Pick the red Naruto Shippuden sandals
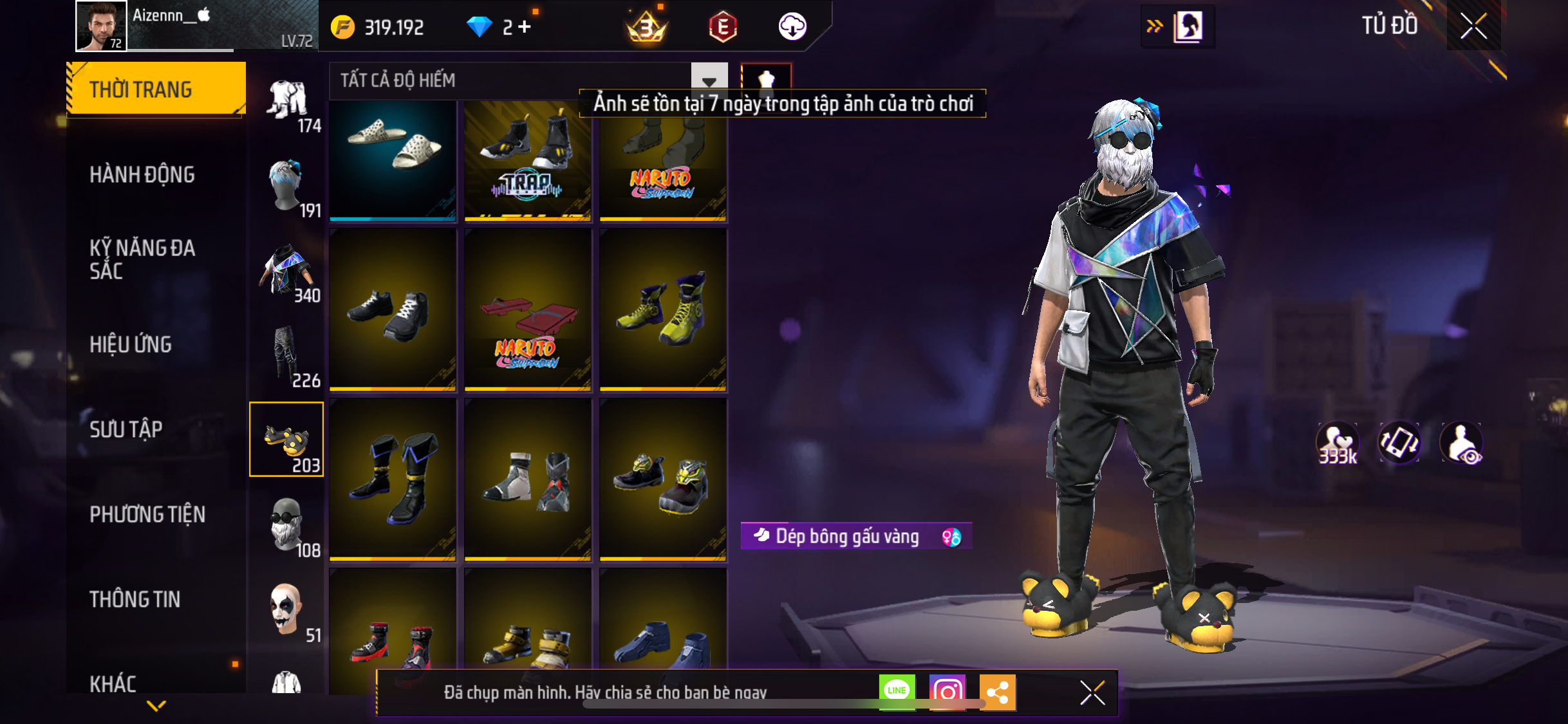 [528, 310]
